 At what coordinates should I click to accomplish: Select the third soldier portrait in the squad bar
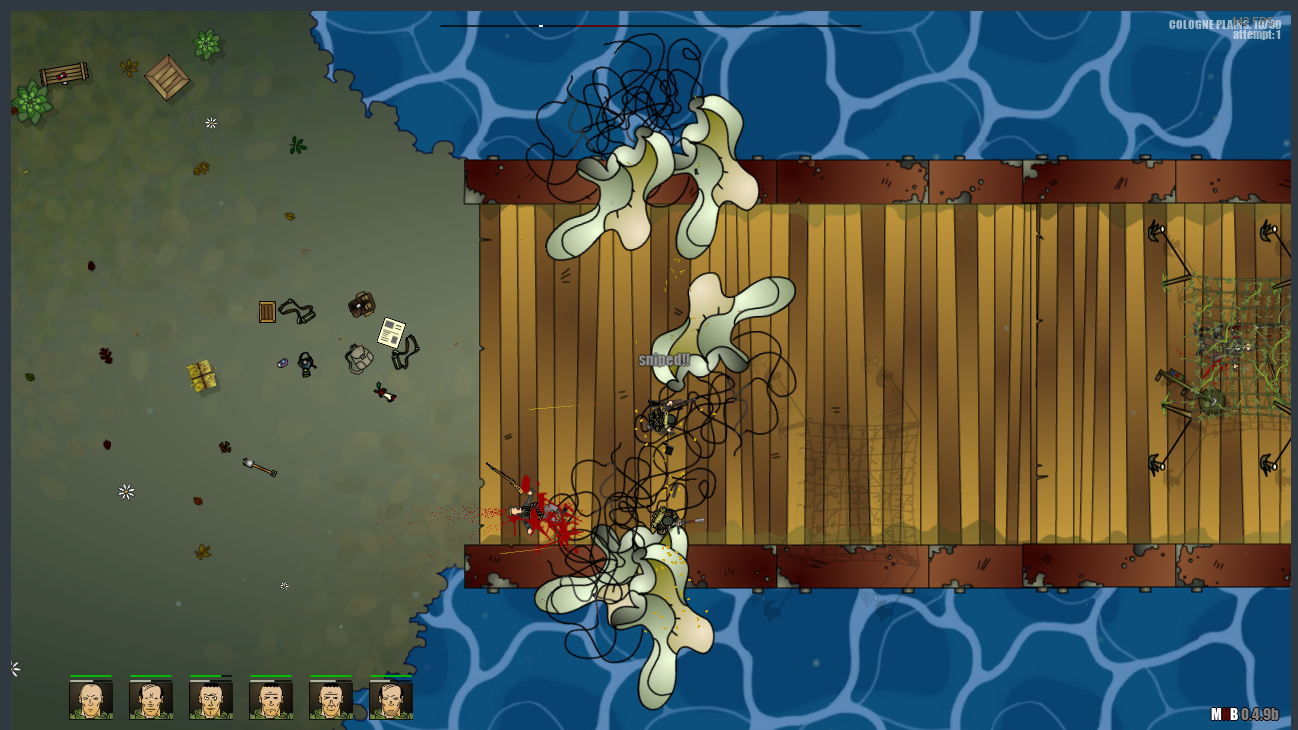click(210, 700)
